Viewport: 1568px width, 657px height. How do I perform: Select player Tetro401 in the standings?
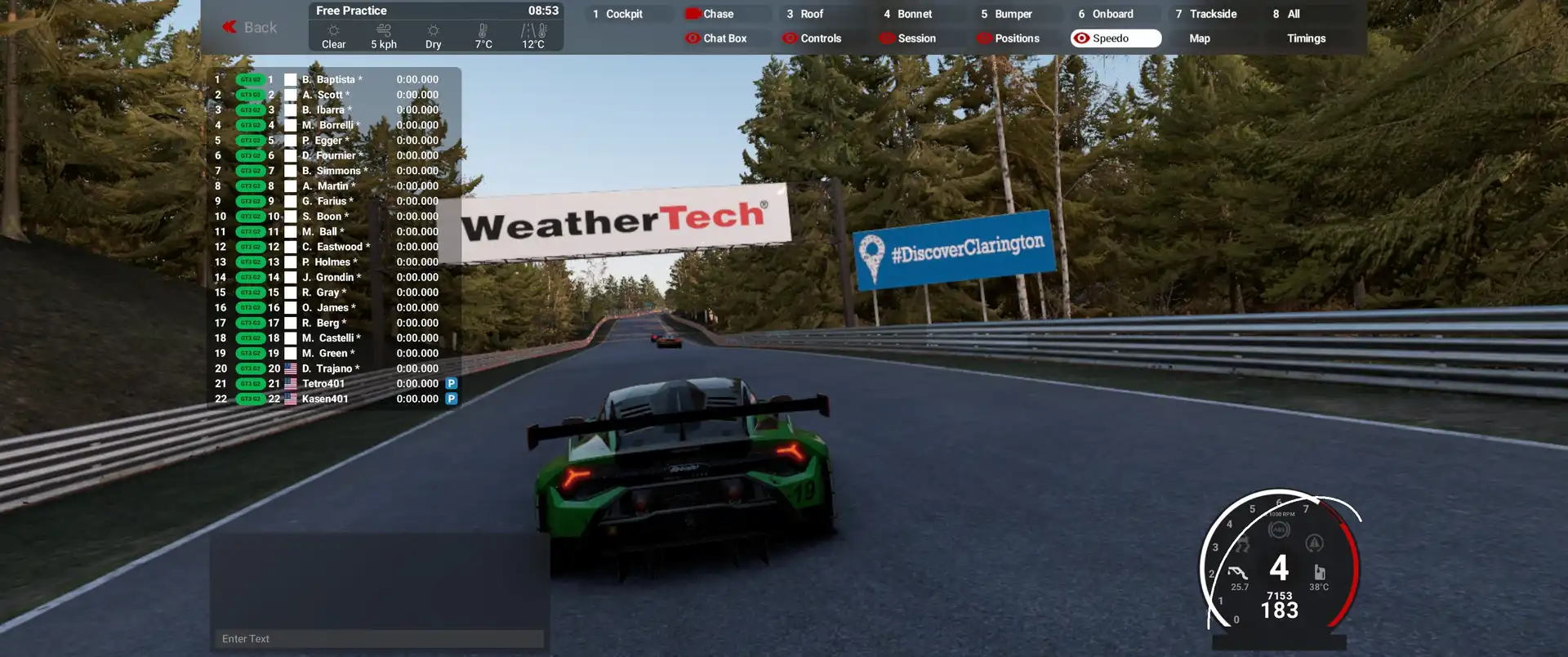pos(323,383)
